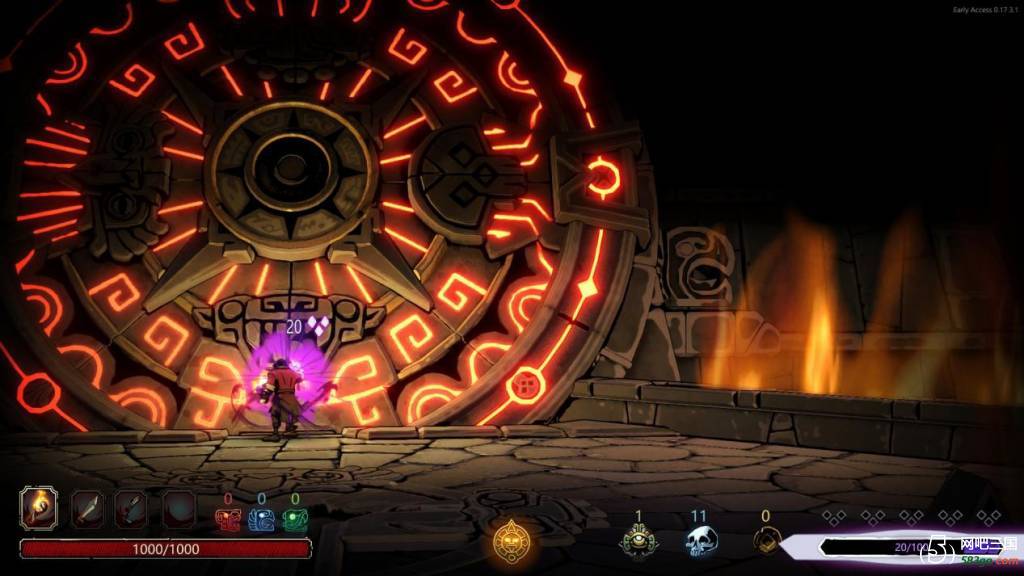Click the gold ingot currency icon
Image resolution: width=1024 pixels, height=576 pixels.
click(766, 541)
